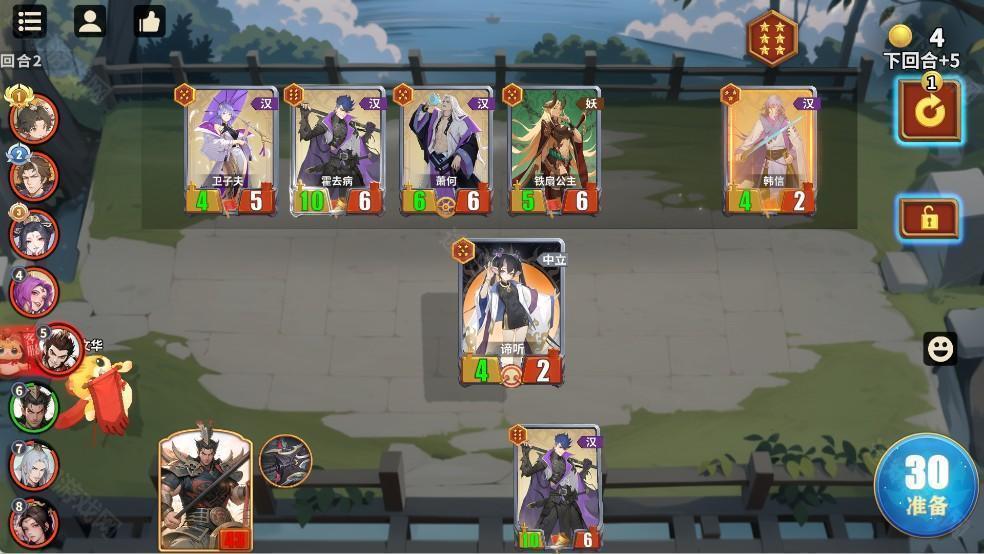Select the 韩信 card
Viewport: 984px width, 554px height.
coord(770,150)
